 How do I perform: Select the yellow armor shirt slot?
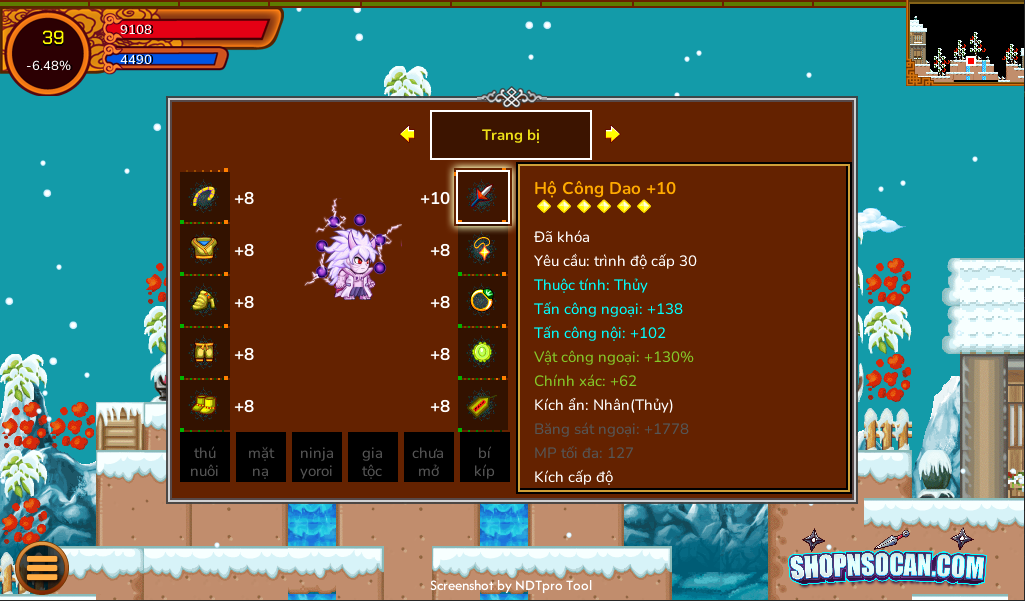coord(205,250)
